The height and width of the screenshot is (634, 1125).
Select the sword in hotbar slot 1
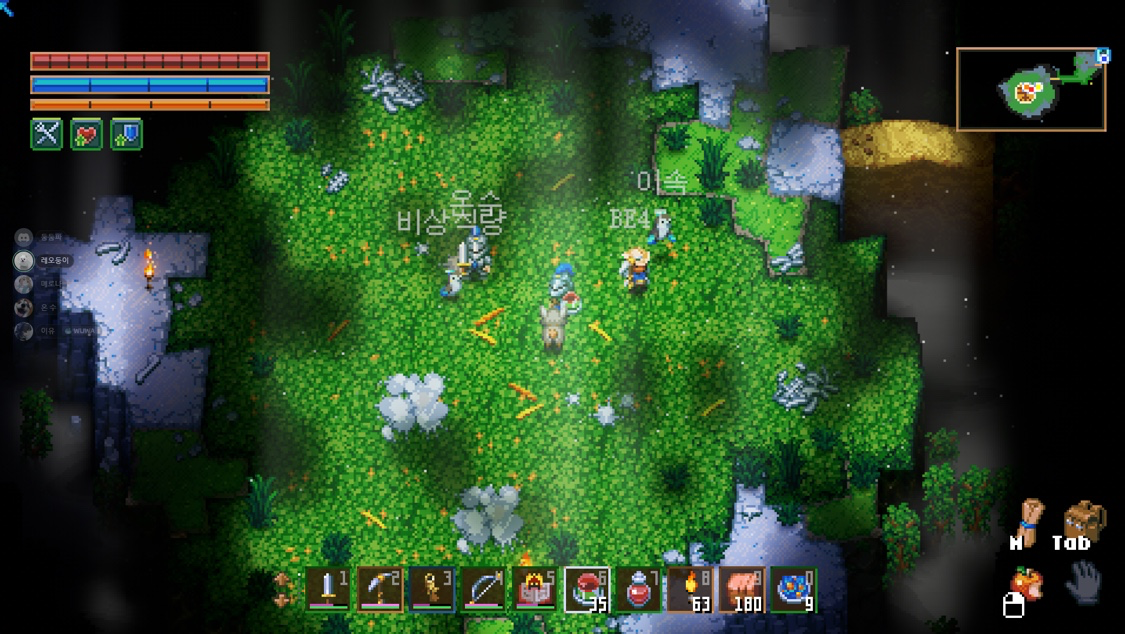328,589
